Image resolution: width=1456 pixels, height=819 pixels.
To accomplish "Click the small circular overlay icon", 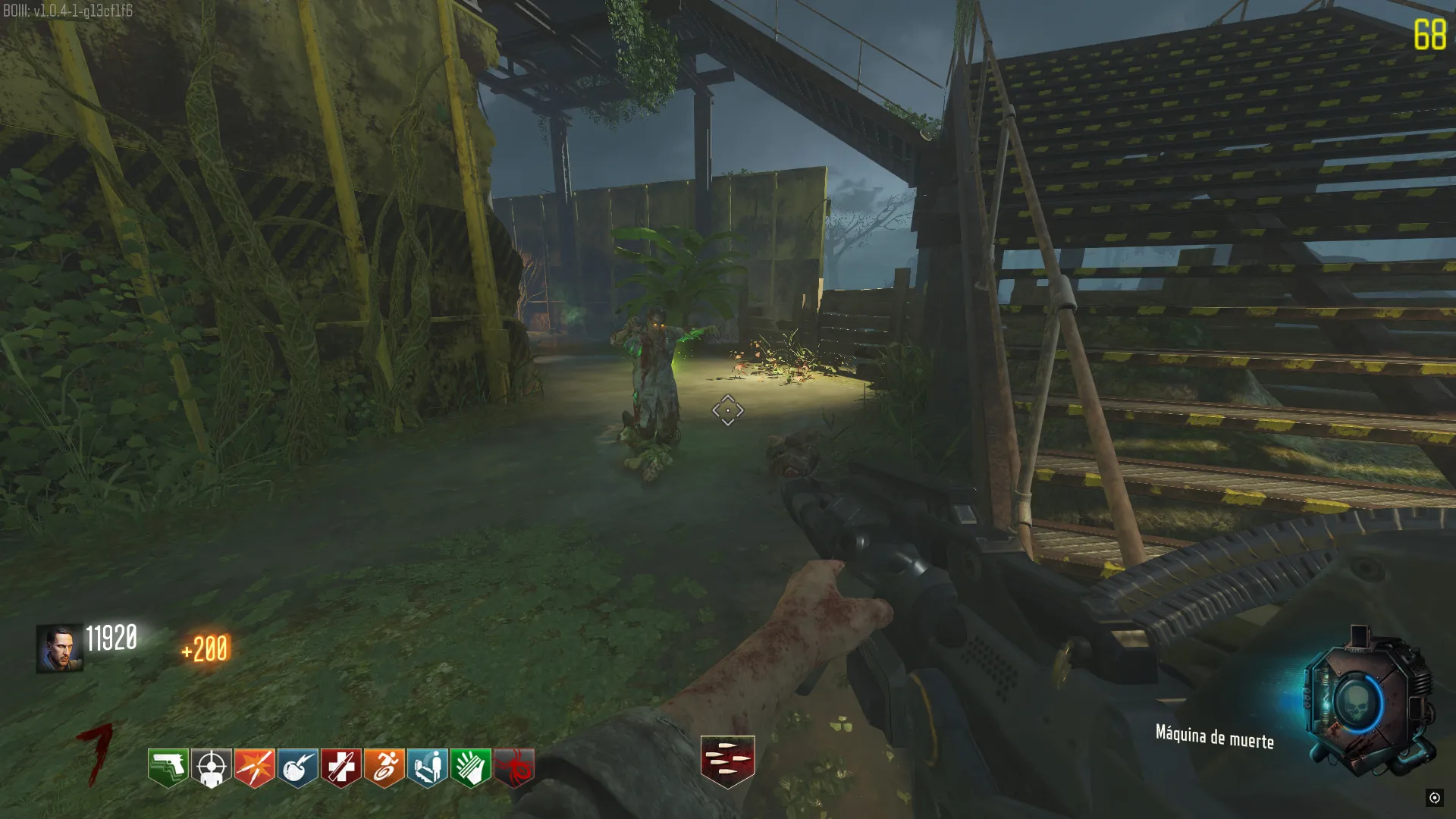I will (x=1434, y=797).
